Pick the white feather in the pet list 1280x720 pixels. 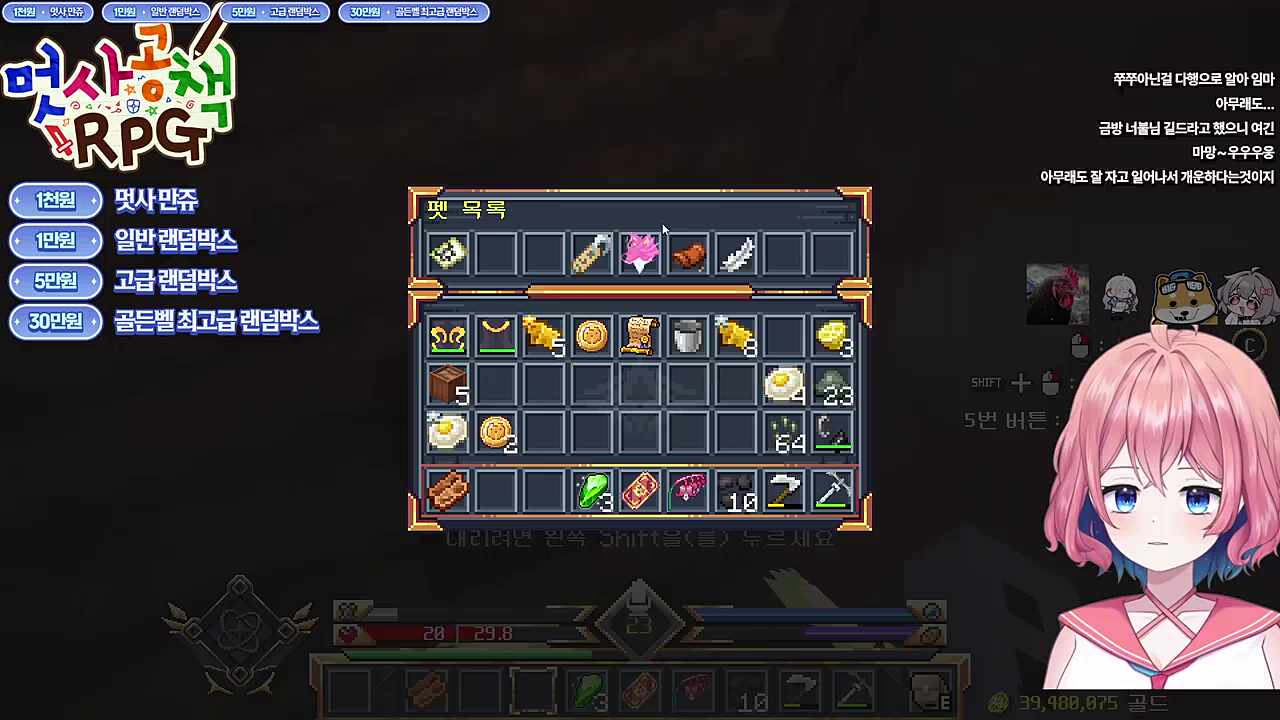[x=735, y=254]
